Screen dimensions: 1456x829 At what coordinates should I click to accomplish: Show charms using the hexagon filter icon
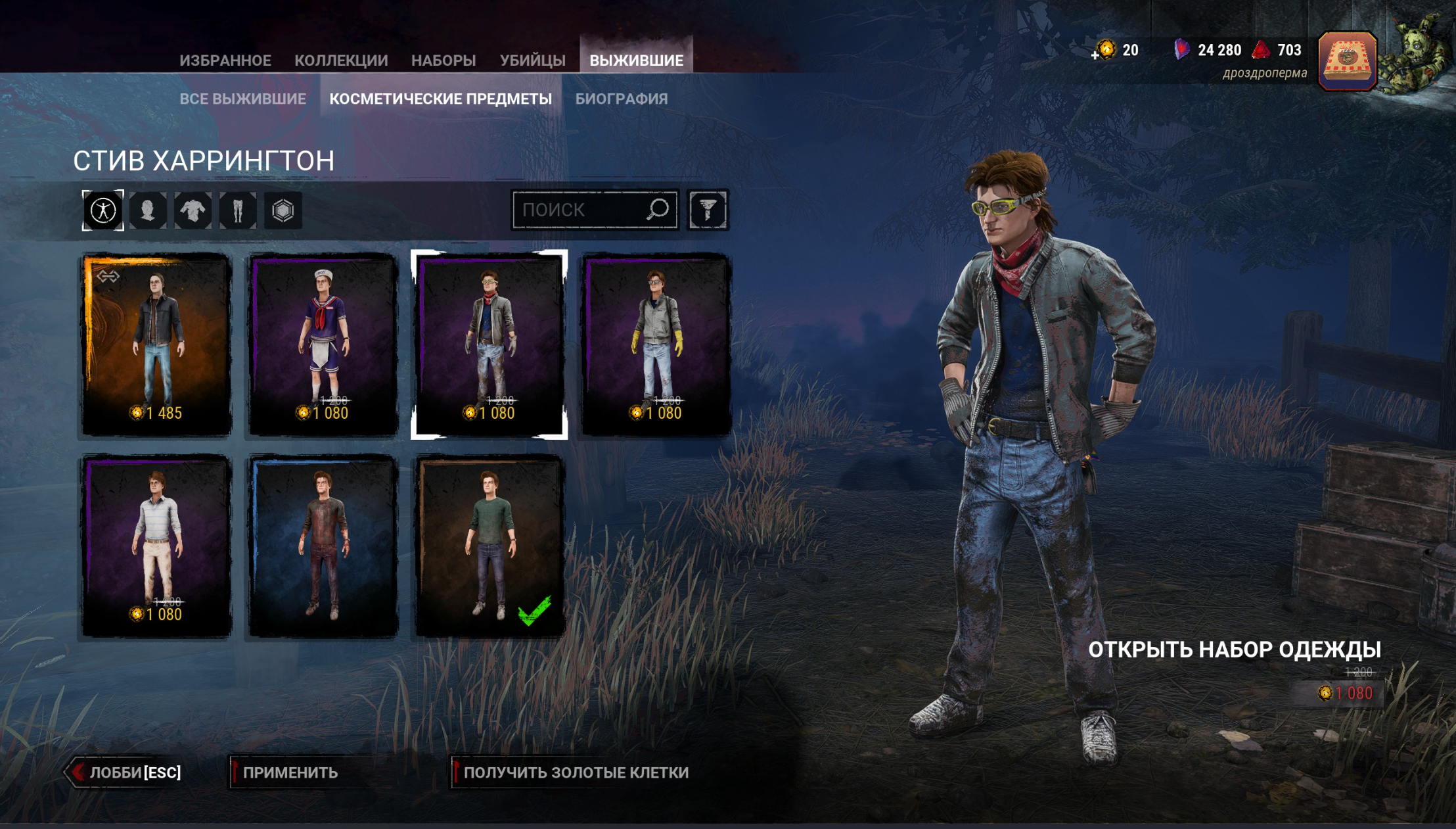click(283, 210)
